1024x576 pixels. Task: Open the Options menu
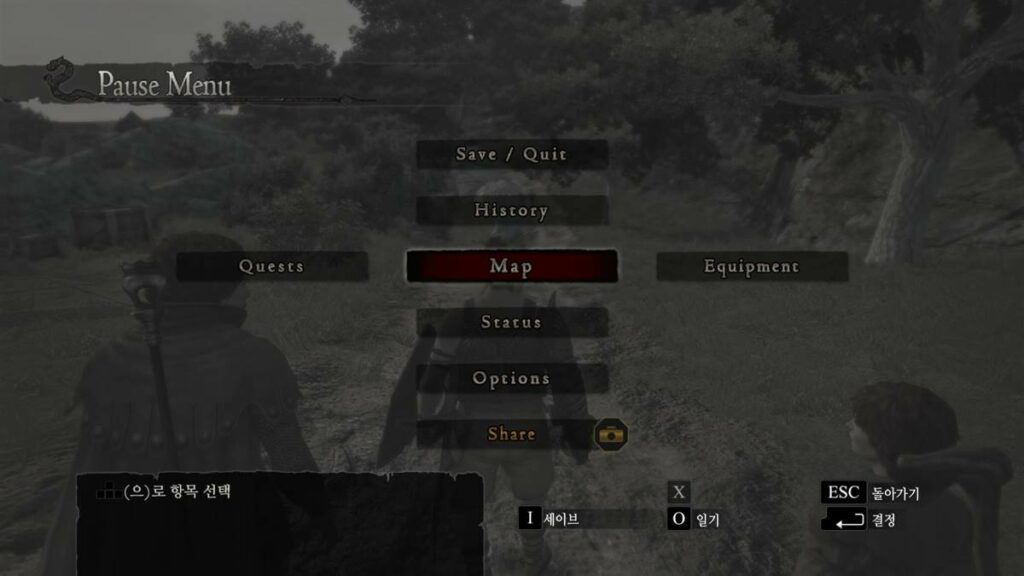(511, 379)
